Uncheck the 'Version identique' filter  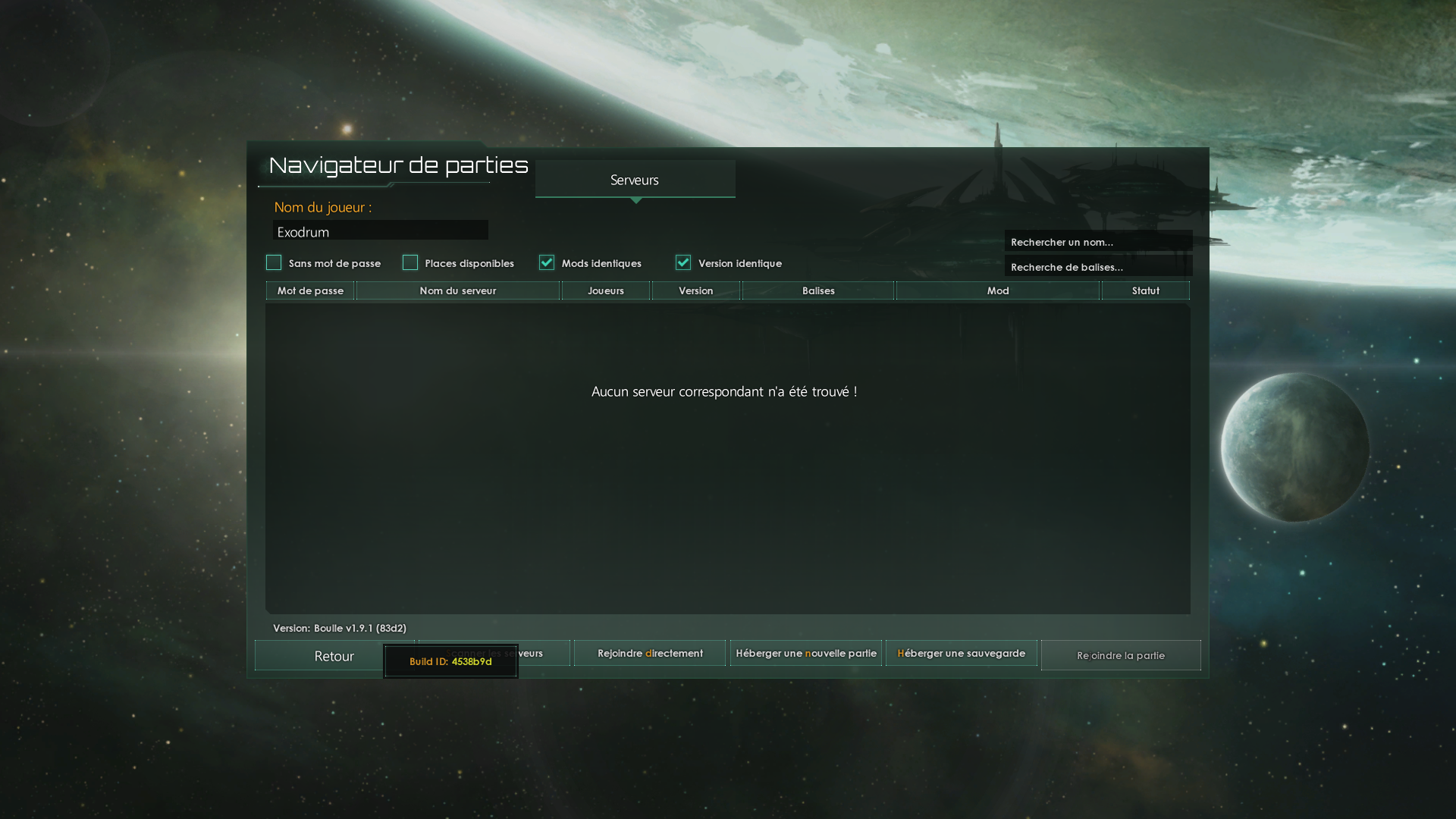point(683,262)
